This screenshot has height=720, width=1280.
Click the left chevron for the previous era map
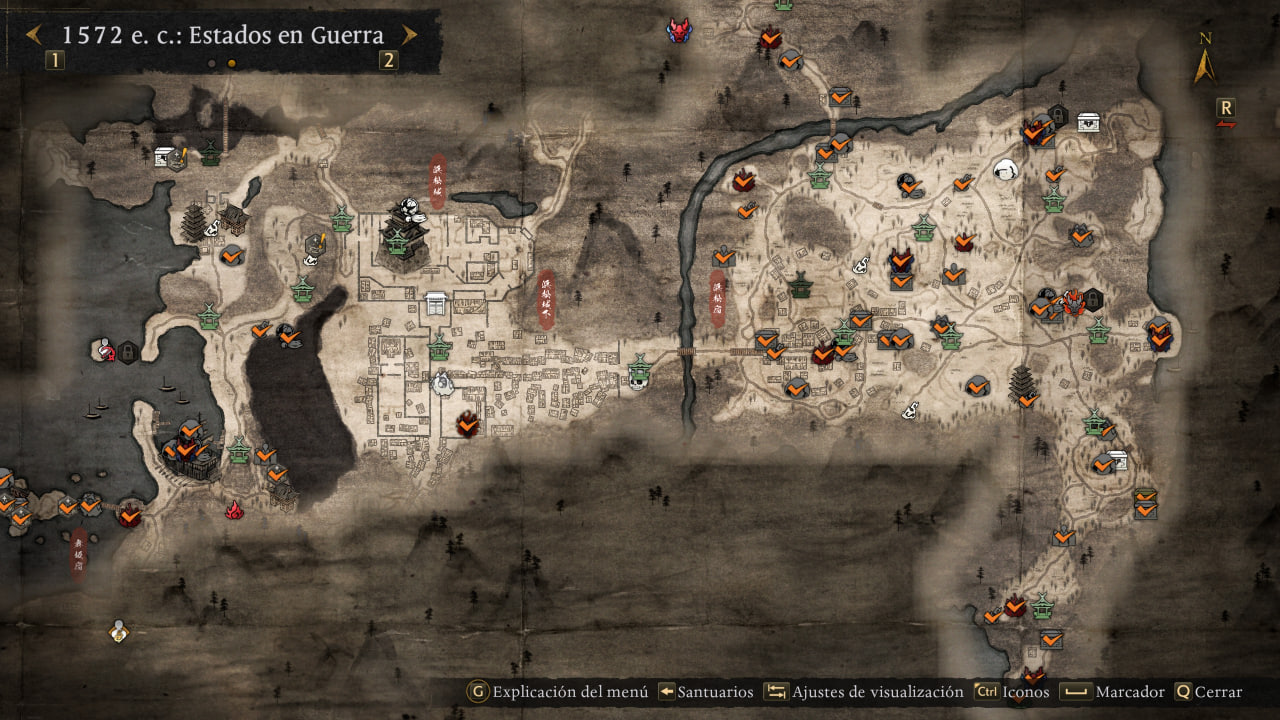tap(34, 35)
